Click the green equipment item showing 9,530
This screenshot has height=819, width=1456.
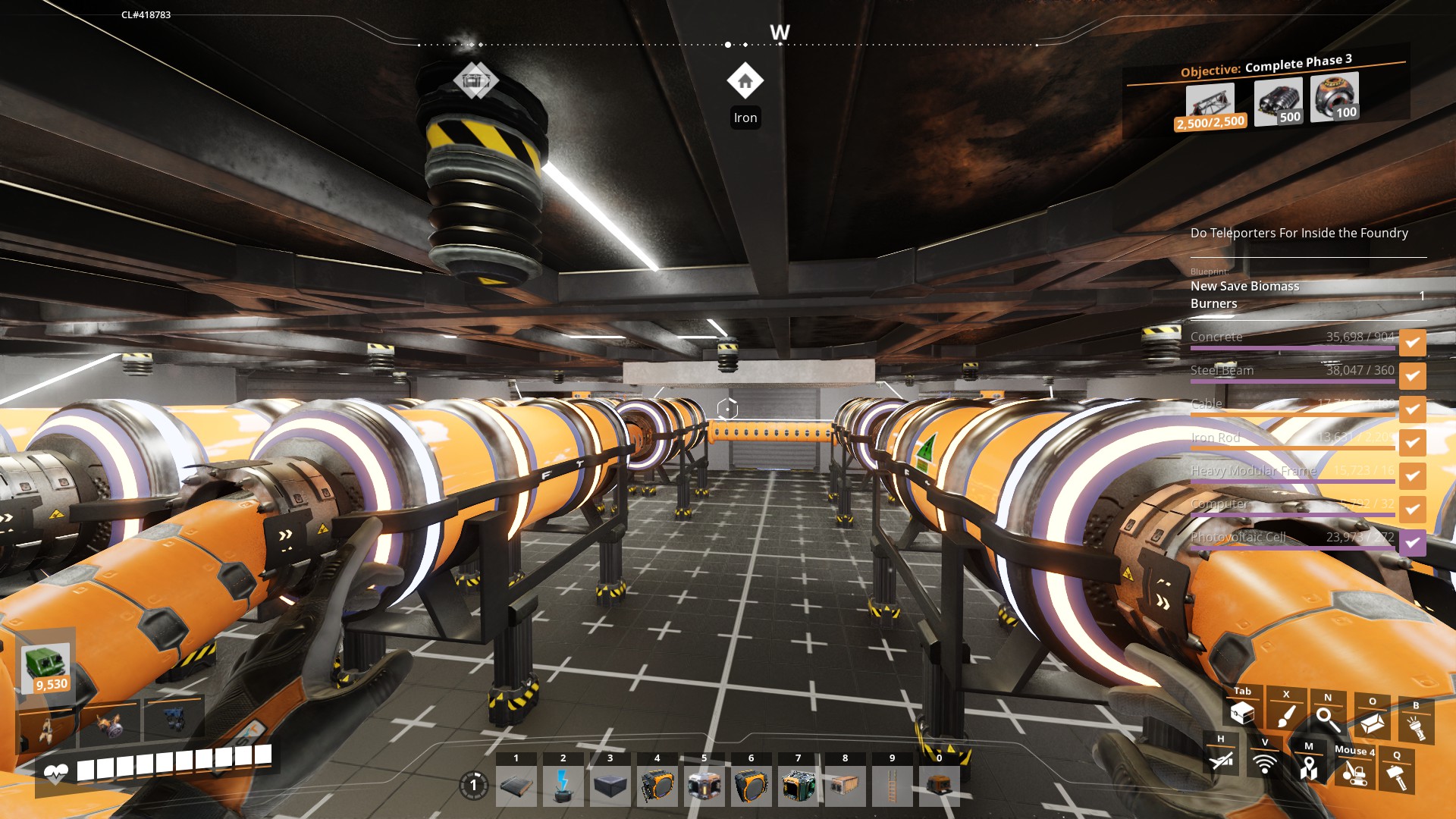coord(47,667)
